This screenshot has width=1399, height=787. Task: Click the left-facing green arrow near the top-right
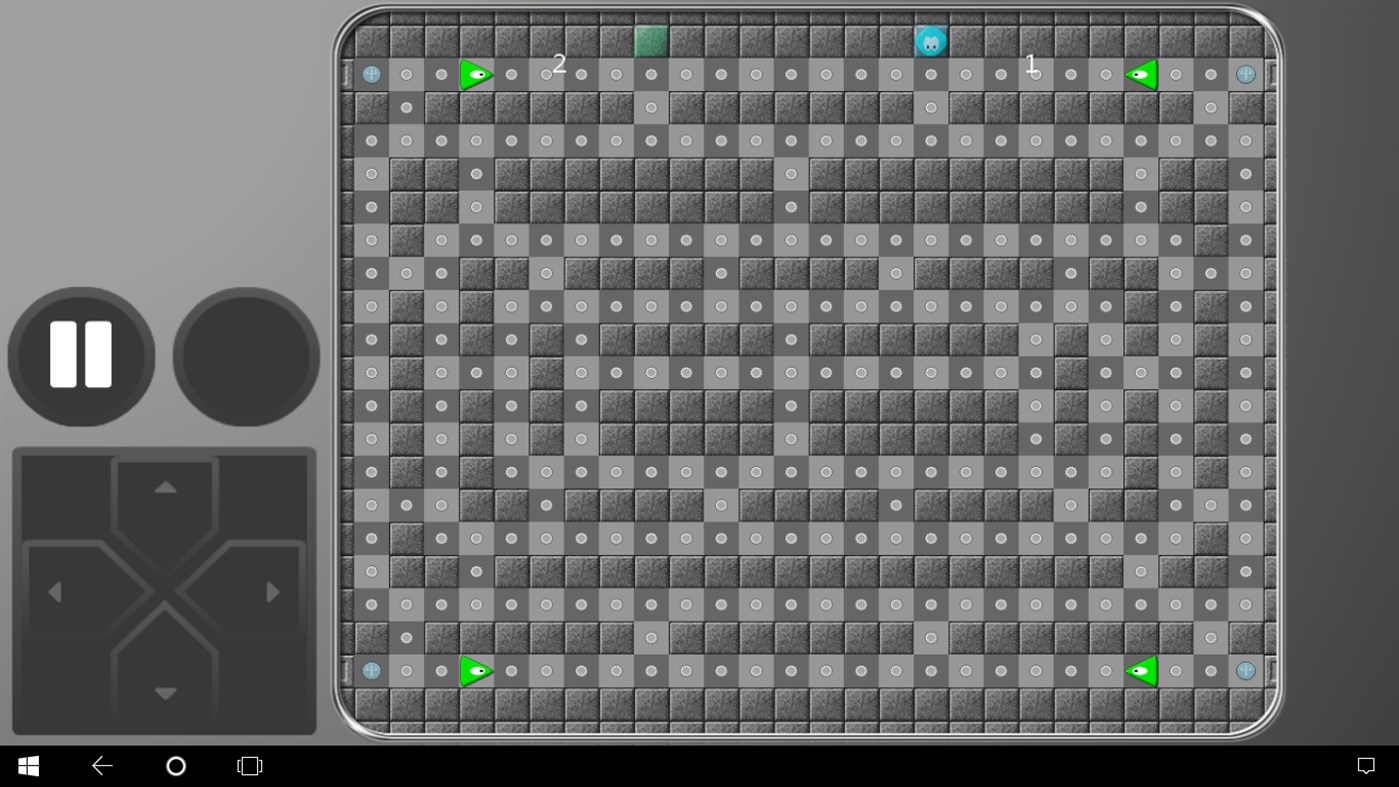1141,72
